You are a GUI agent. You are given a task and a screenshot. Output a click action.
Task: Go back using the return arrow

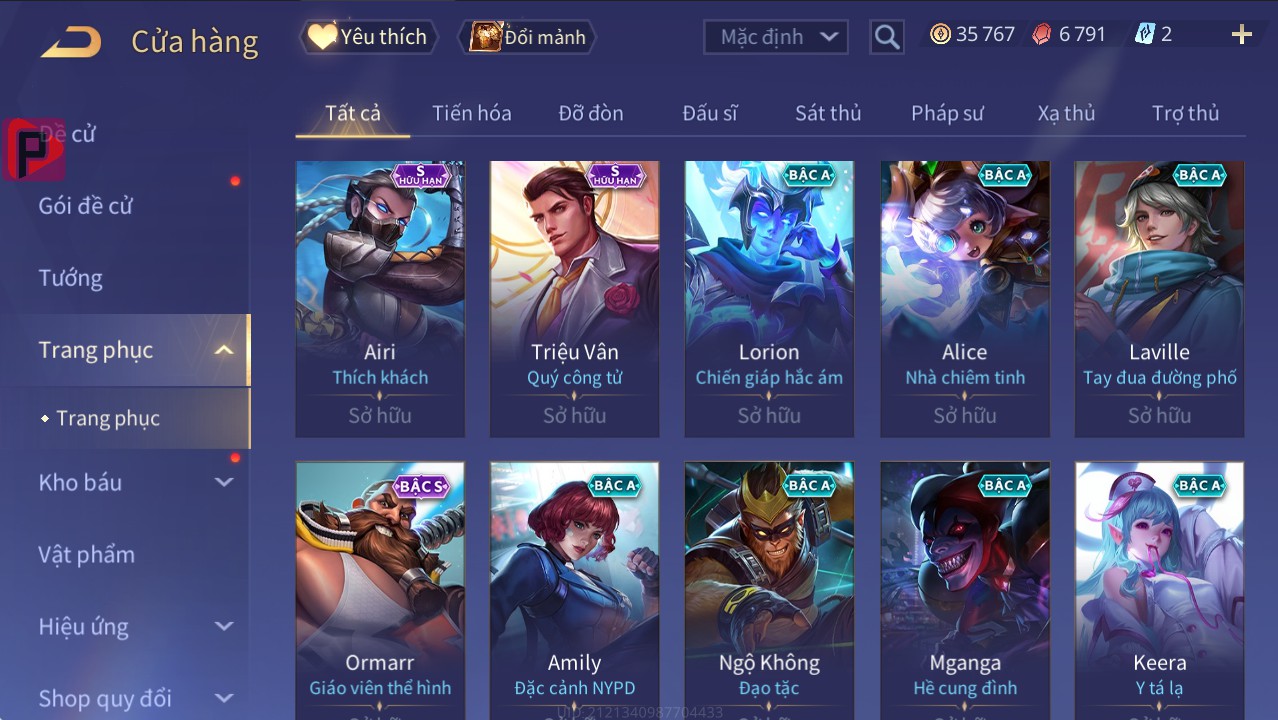pos(71,41)
